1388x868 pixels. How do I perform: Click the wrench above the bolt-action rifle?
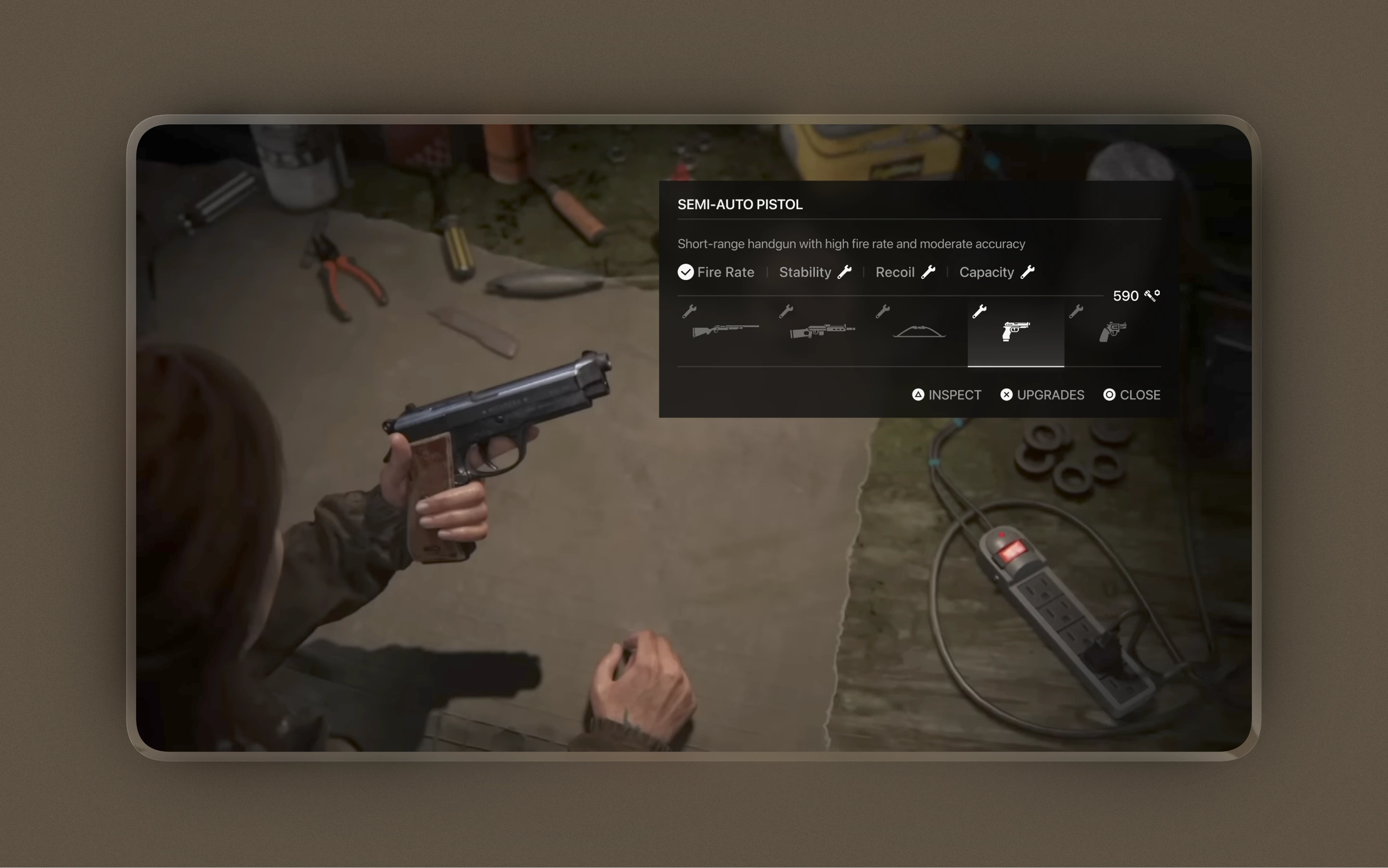[x=689, y=311]
